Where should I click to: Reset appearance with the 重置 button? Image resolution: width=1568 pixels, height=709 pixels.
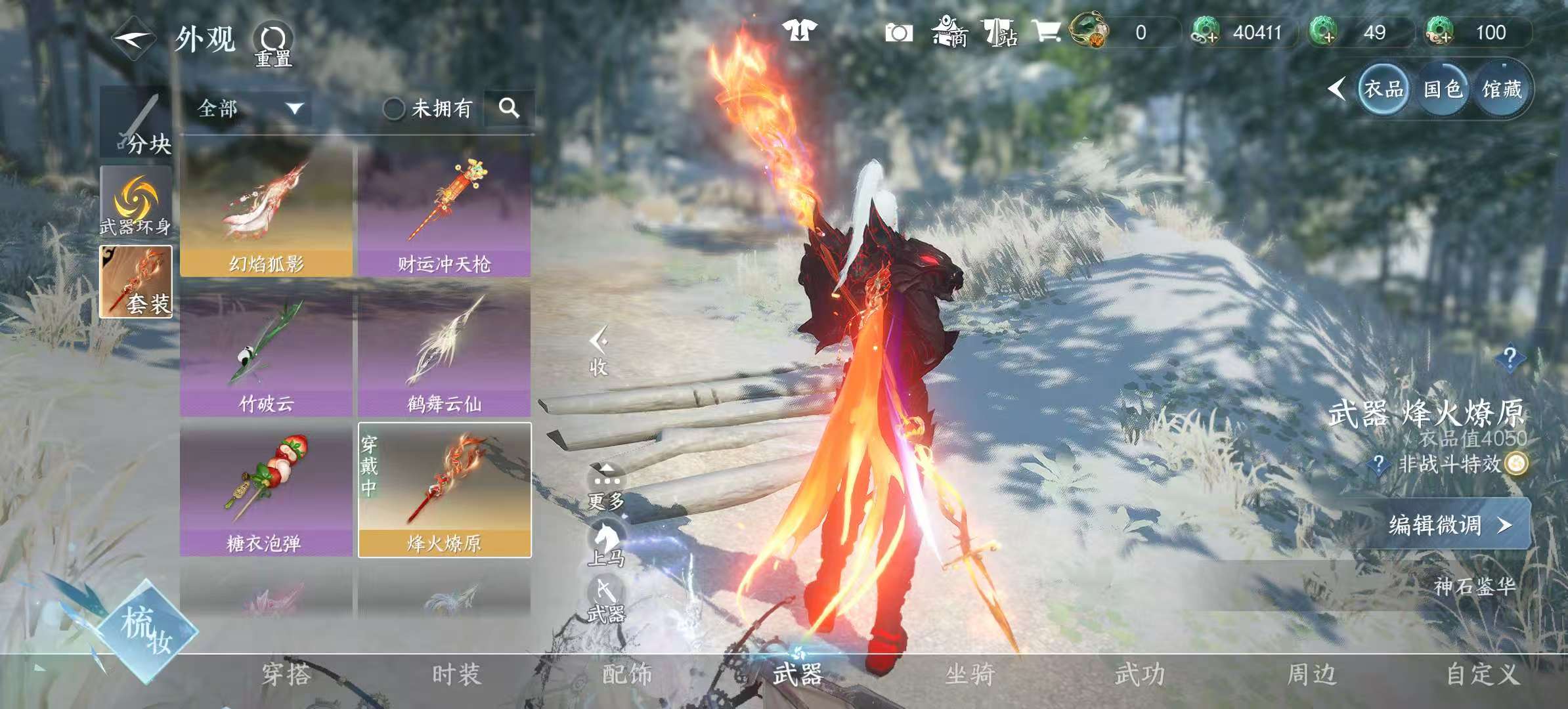(x=273, y=44)
